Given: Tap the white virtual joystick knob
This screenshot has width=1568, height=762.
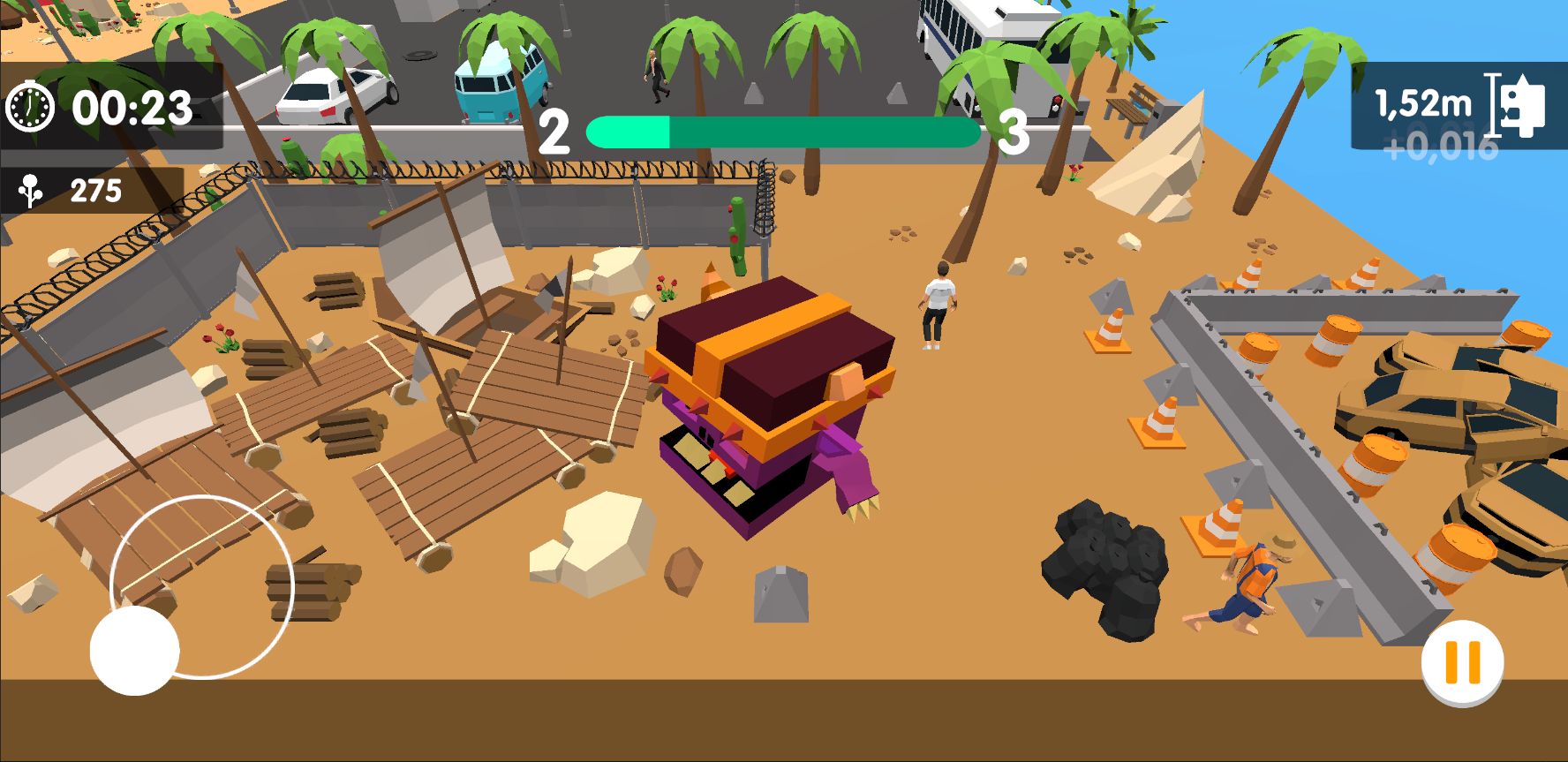Looking at the screenshot, I should 134,650.
